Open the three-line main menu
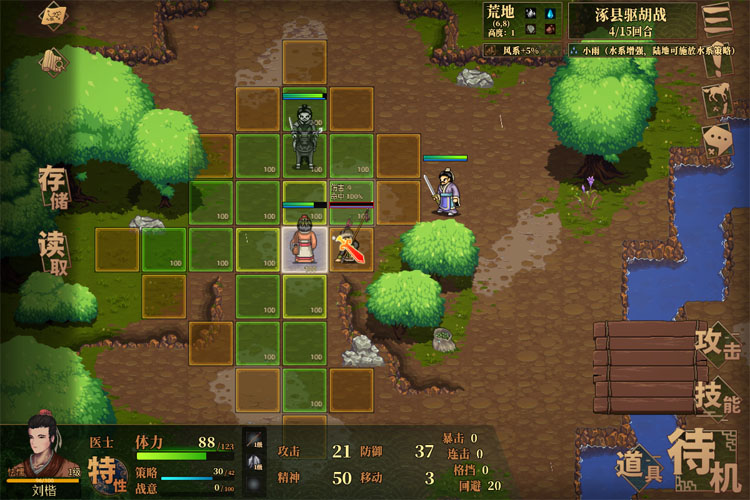 click(x=715, y=19)
